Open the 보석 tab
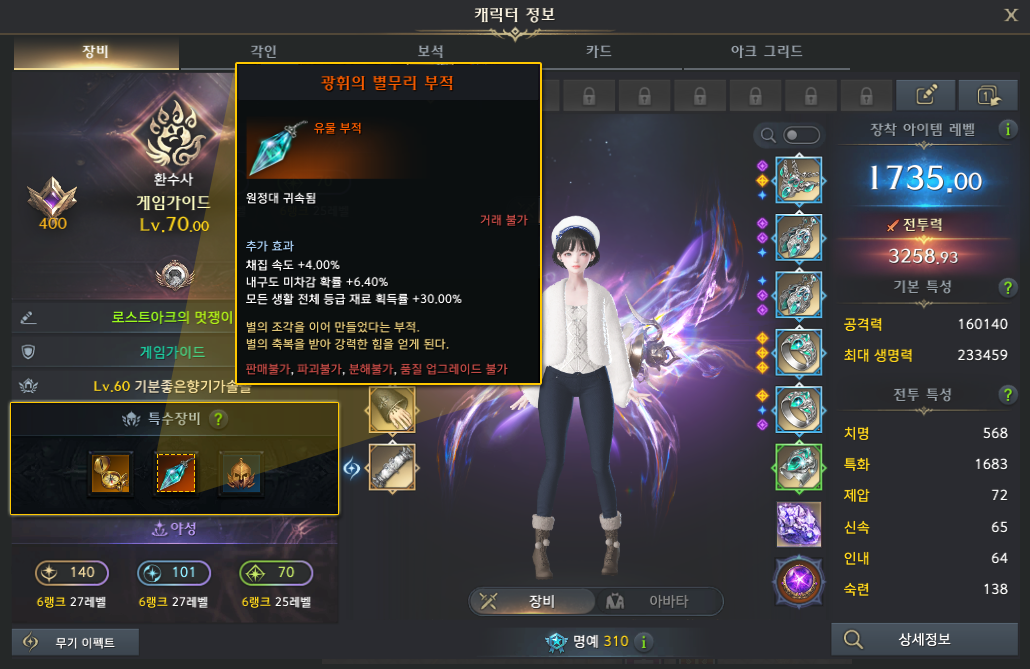 pyautogui.click(x=430, y=51)
